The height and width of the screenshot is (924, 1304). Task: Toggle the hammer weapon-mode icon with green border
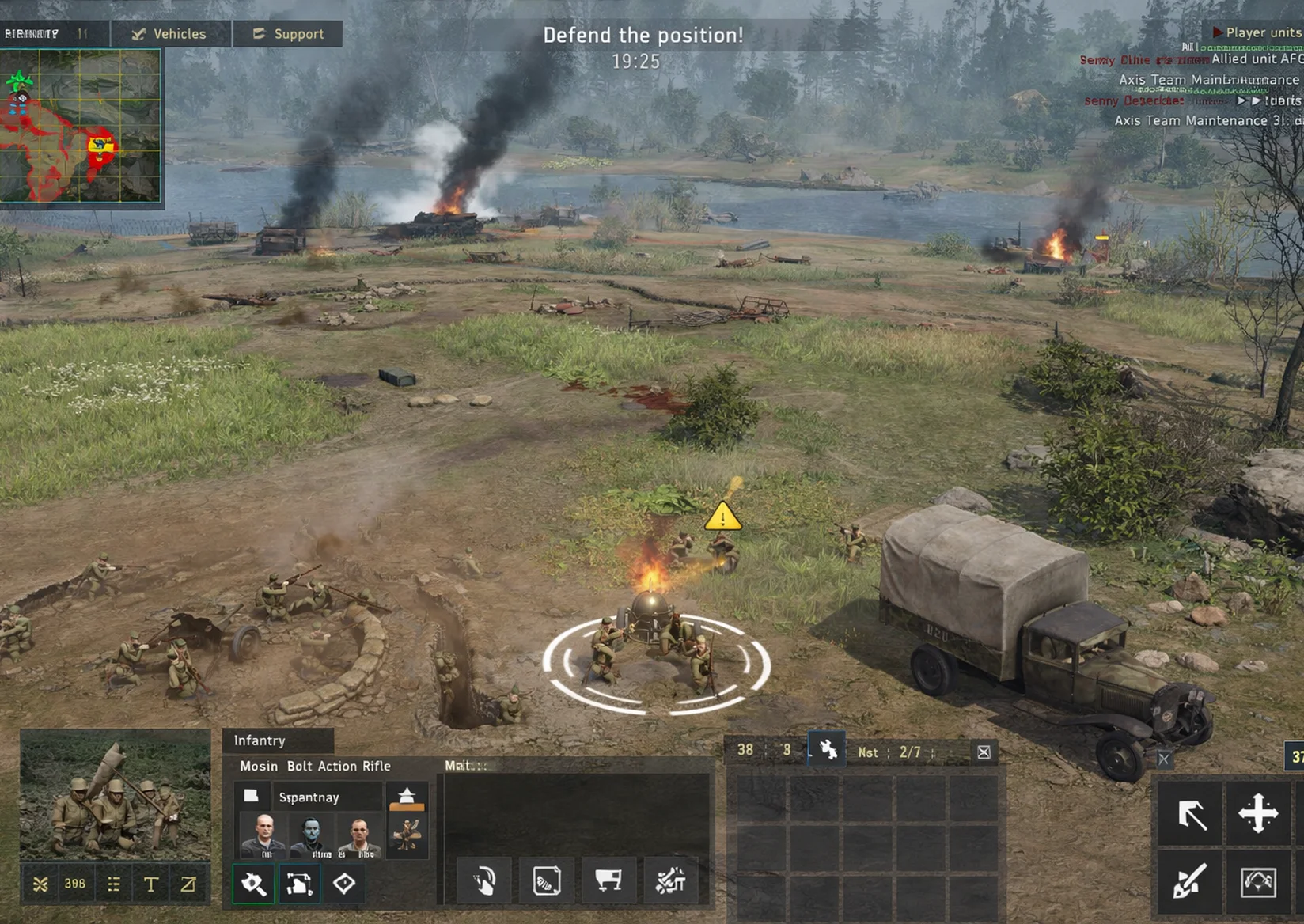click(254, 884)
